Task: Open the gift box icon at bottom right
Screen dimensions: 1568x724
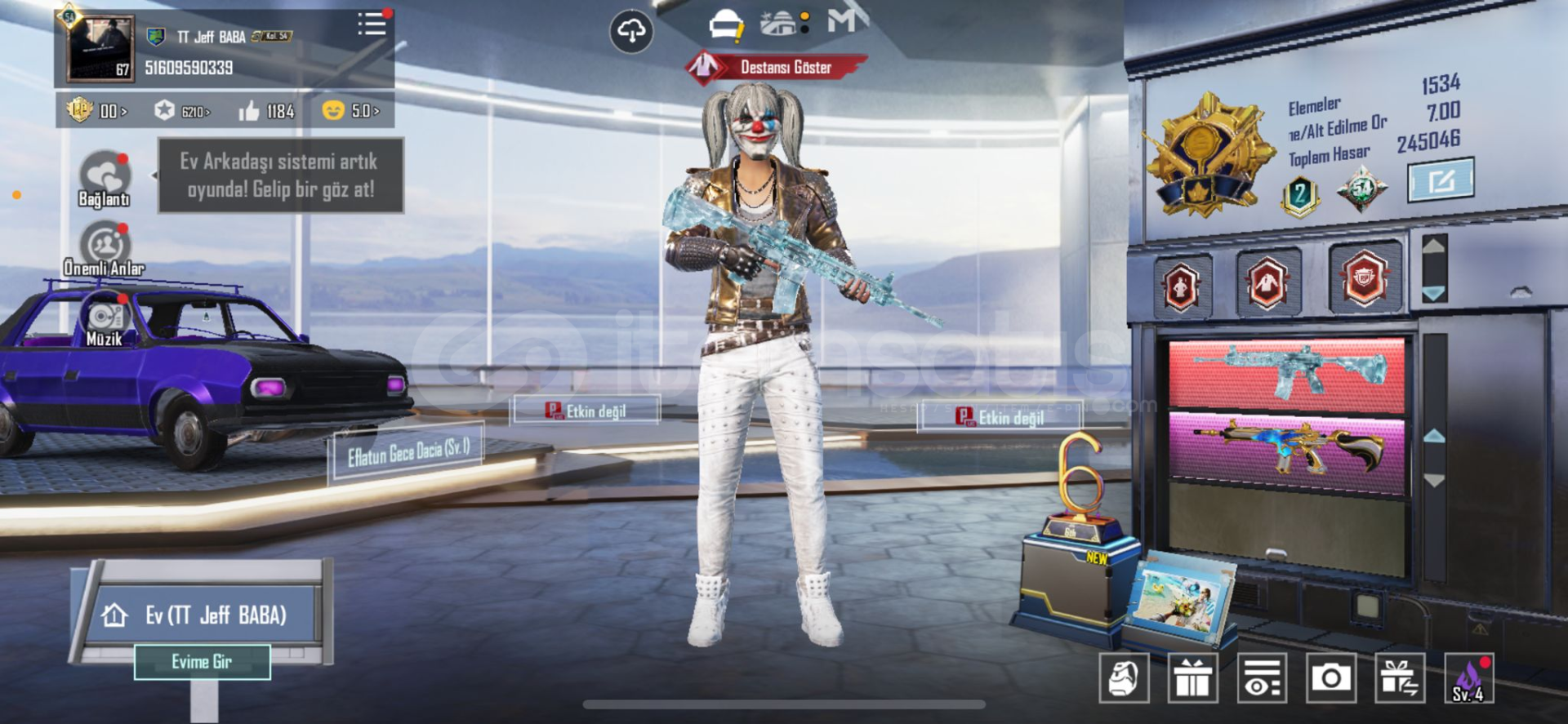Action: point(1195,677)
